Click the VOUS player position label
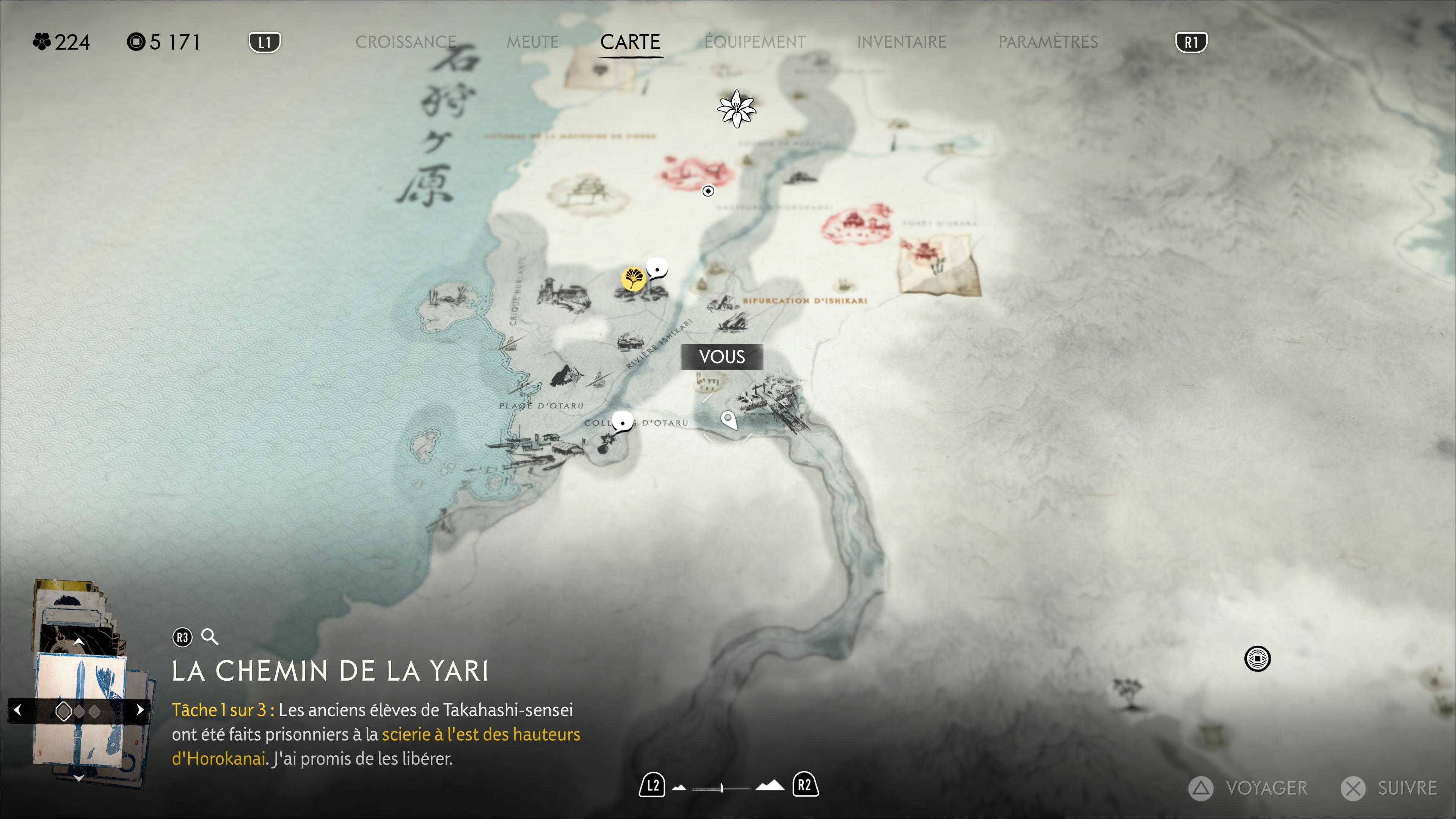The width and height of the screenshot is (1456, 819). click(x=722, y=357)
